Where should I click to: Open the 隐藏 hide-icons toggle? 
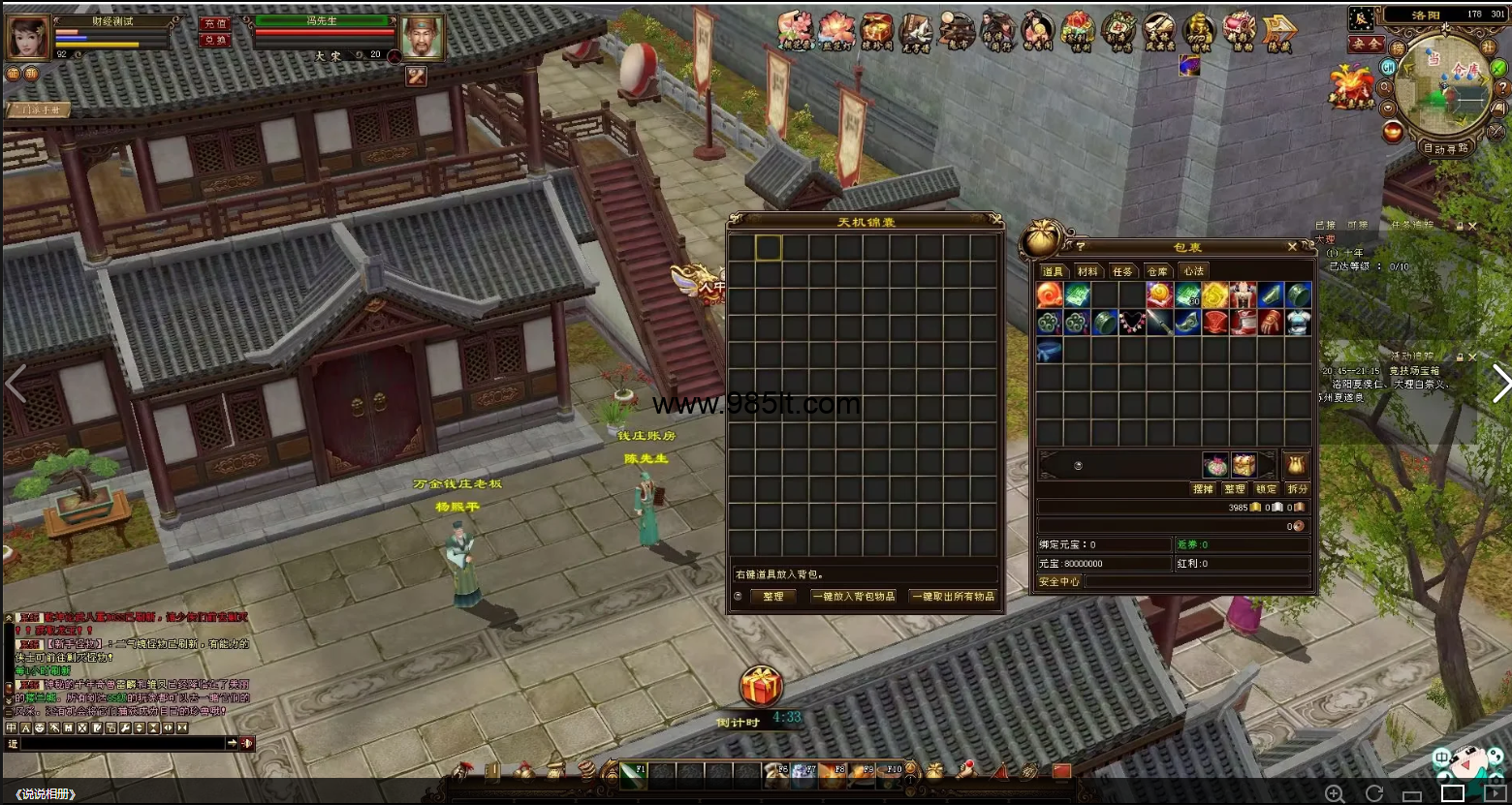pyautogui.click(x=1281, y=33)
